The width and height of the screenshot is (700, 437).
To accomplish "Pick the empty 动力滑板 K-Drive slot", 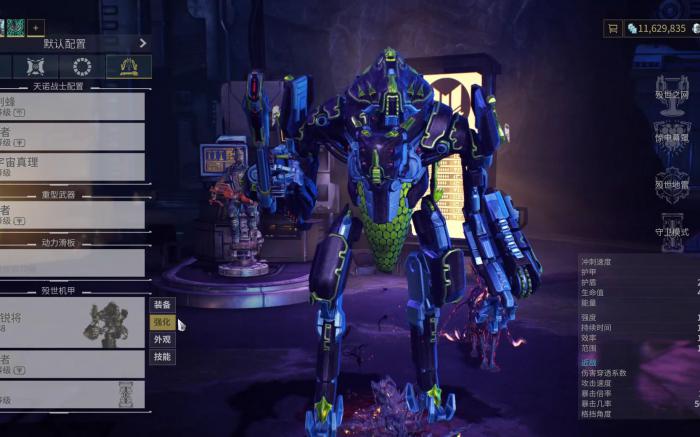I will [x=72, y=263].
